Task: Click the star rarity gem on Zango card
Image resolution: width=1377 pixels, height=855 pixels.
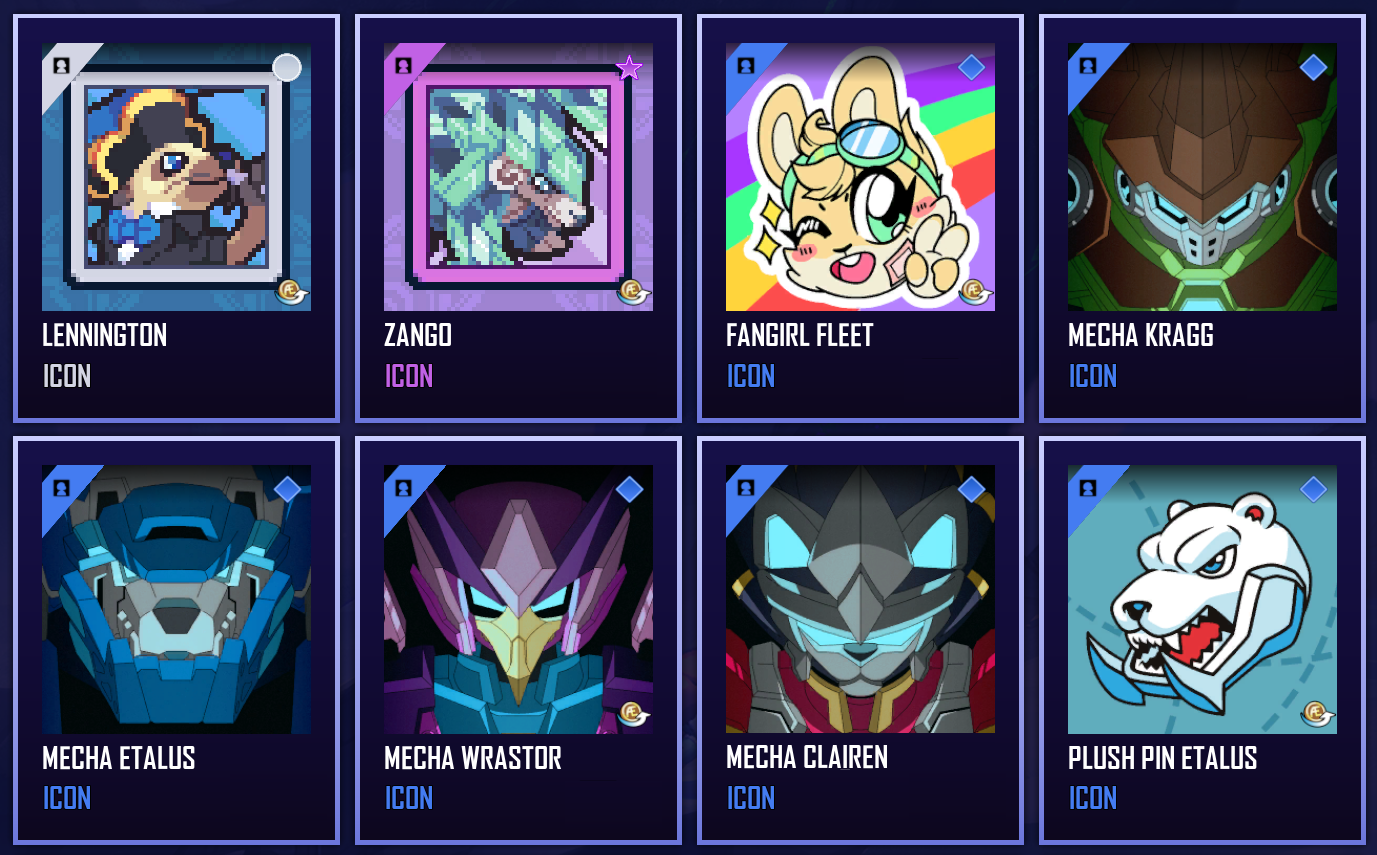Action: (628, 67)
